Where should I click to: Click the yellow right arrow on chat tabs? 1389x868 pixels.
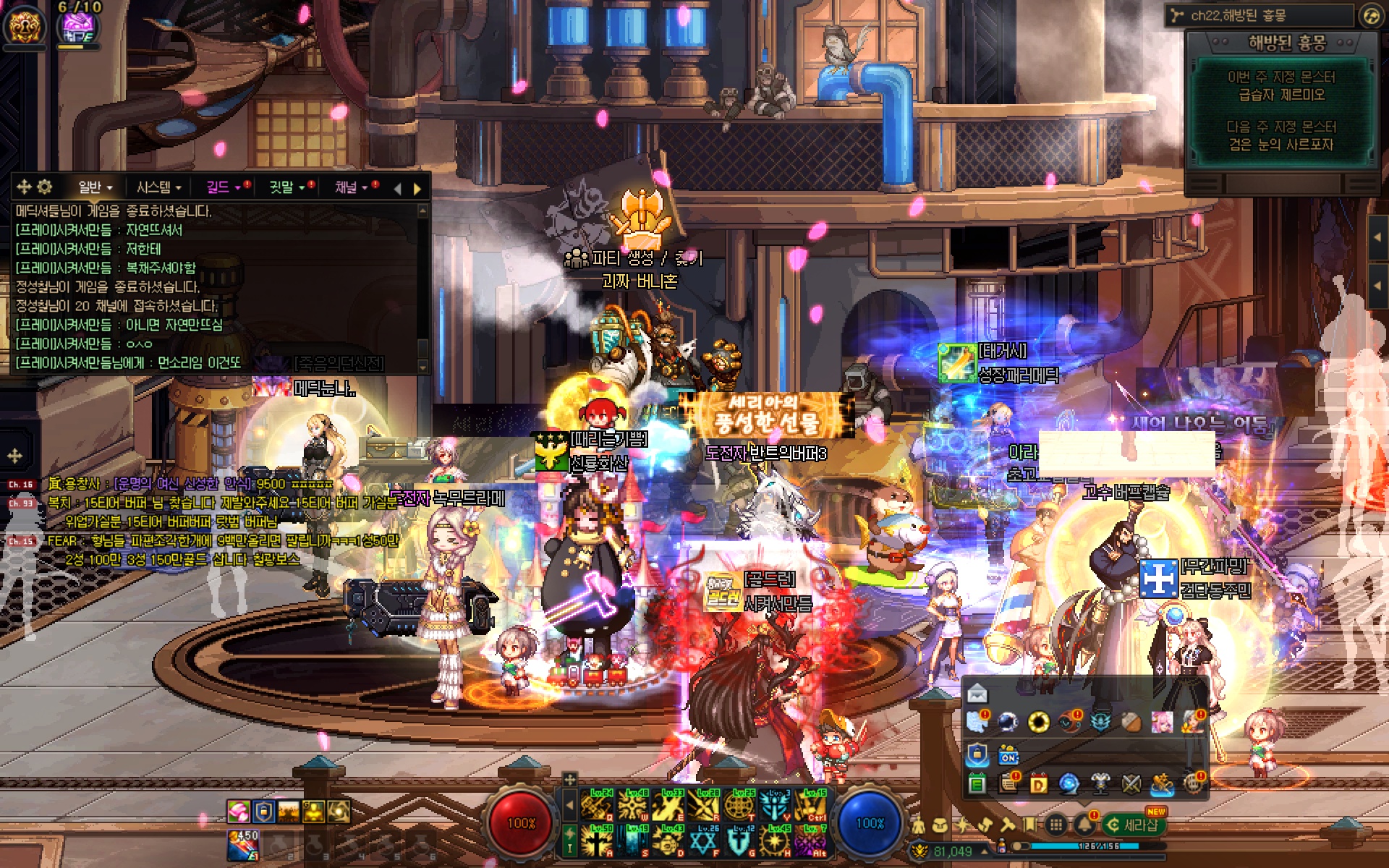pos(417,189)
